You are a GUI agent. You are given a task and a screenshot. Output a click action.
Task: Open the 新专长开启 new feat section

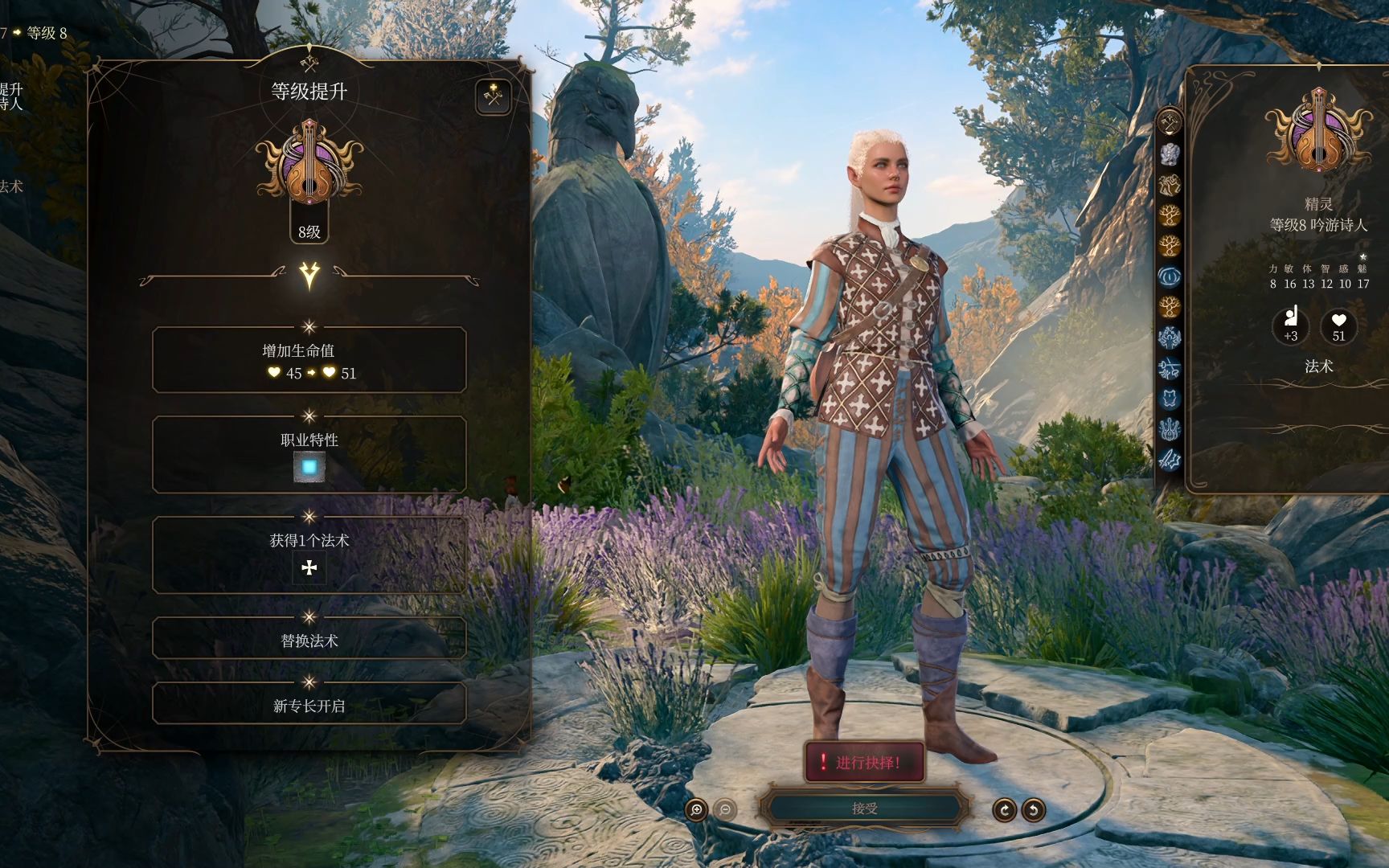coord(309,705)
